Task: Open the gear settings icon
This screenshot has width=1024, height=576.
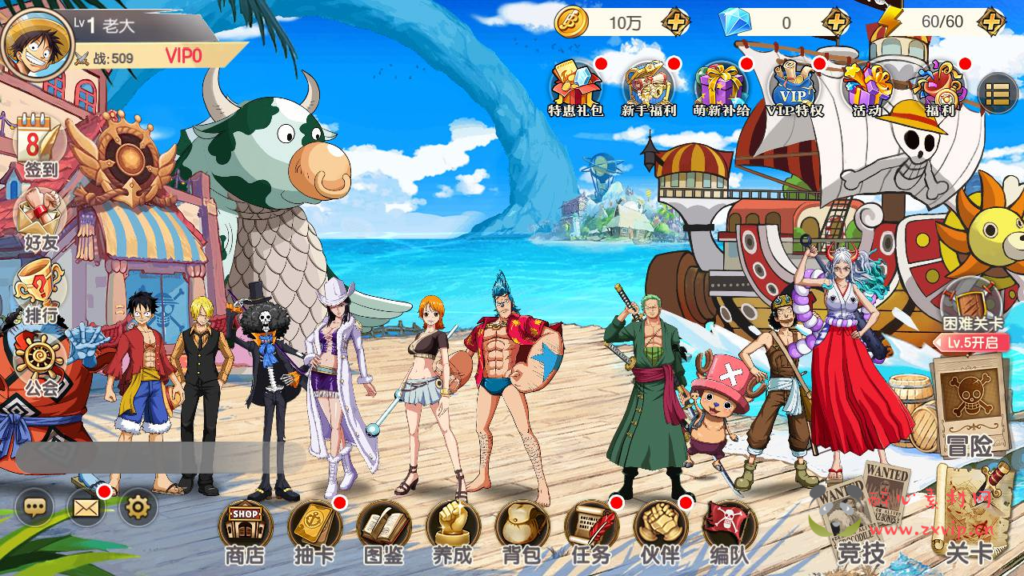Action: pos(138,508)
